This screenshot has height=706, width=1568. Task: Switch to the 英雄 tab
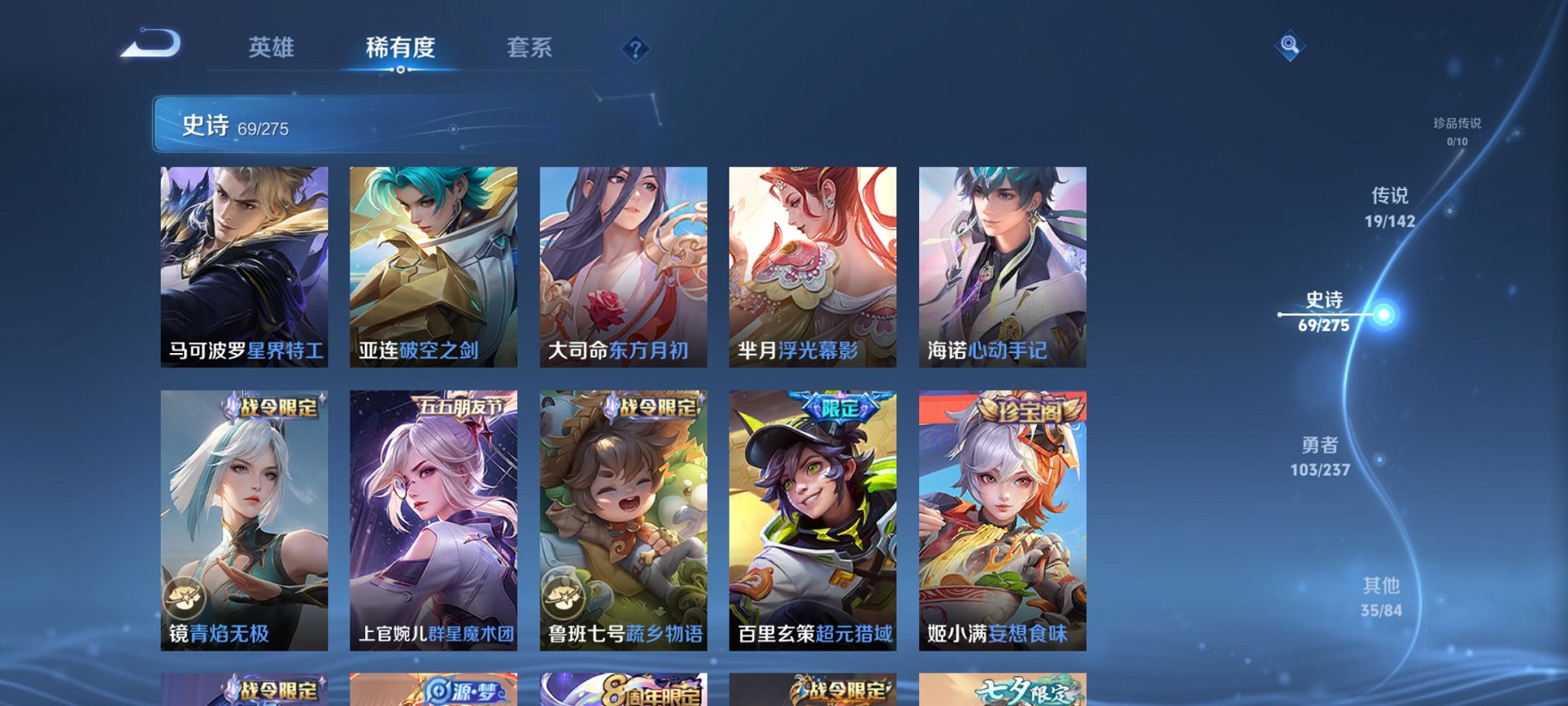[273, 46]
